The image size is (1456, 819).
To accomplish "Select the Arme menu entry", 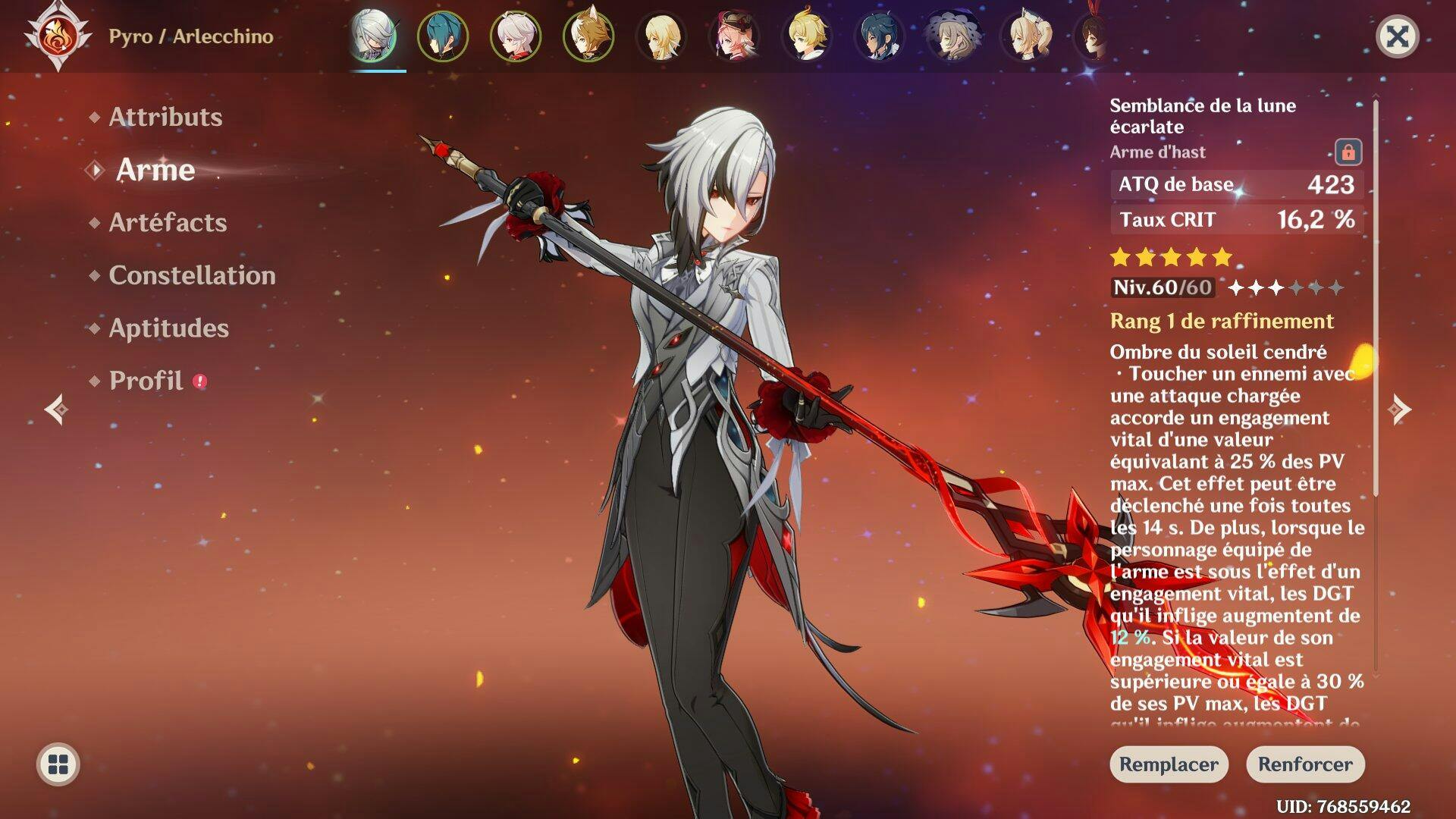I will click(155, 170).
